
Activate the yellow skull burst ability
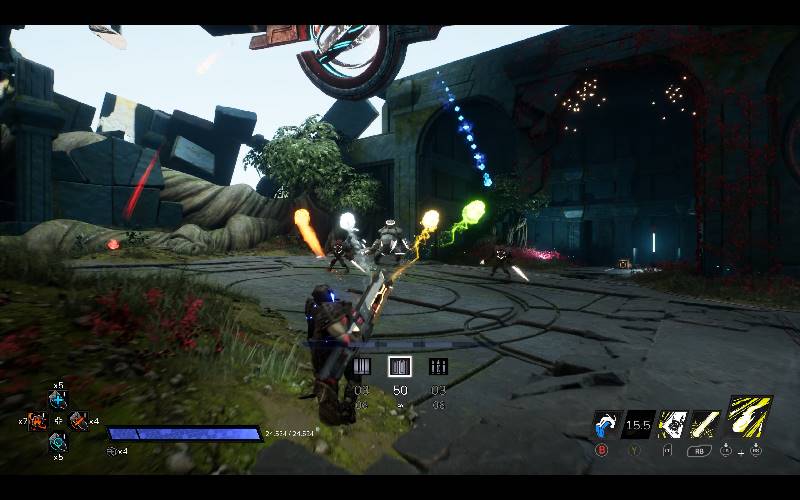[671, 425]
